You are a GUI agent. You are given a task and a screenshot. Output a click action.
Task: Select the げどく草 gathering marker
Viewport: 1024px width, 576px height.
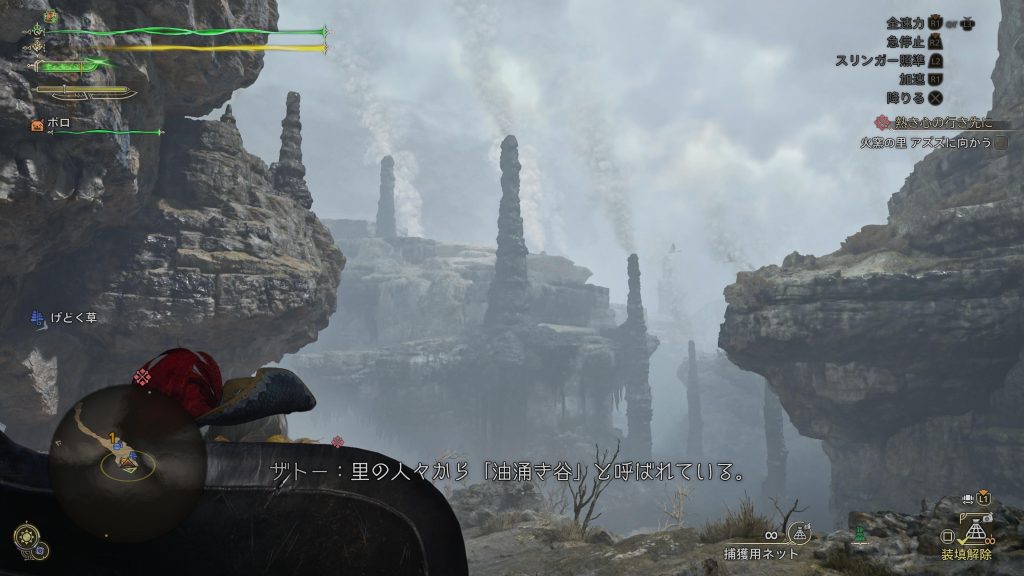click(39, 319)
